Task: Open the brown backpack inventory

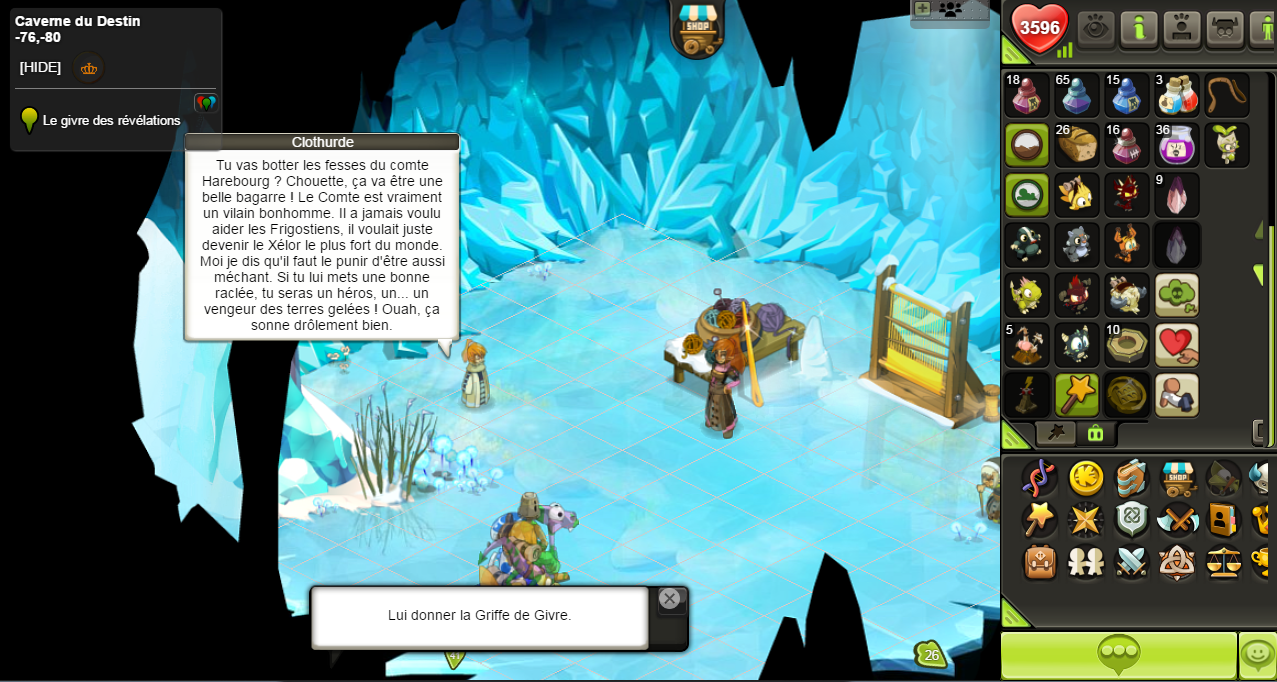Action: (x=1040, y=562)
